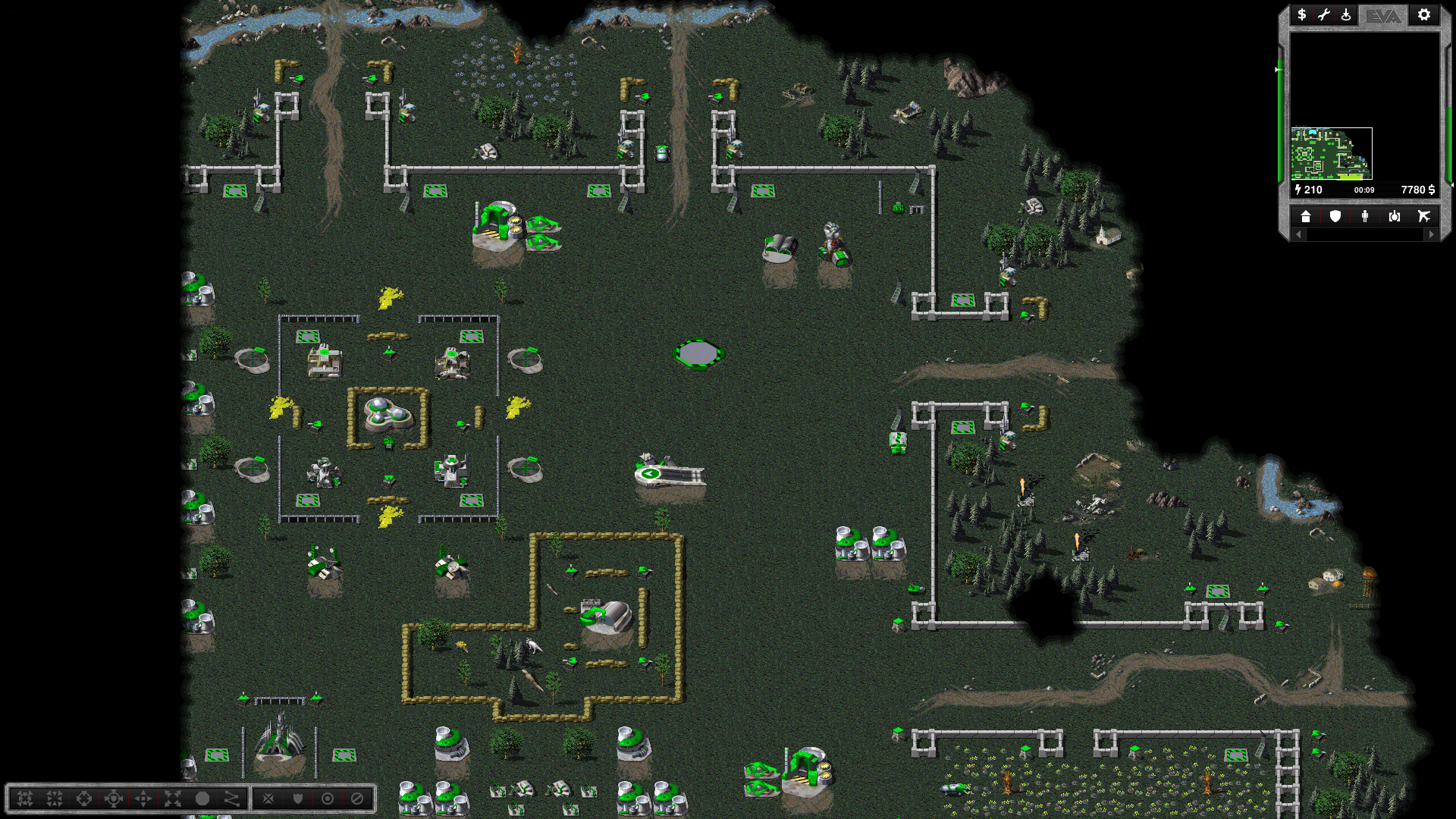This screenshot has width=1456, height=819.
Task: Activate the Stop octagon command
Action: coord(202,799)
